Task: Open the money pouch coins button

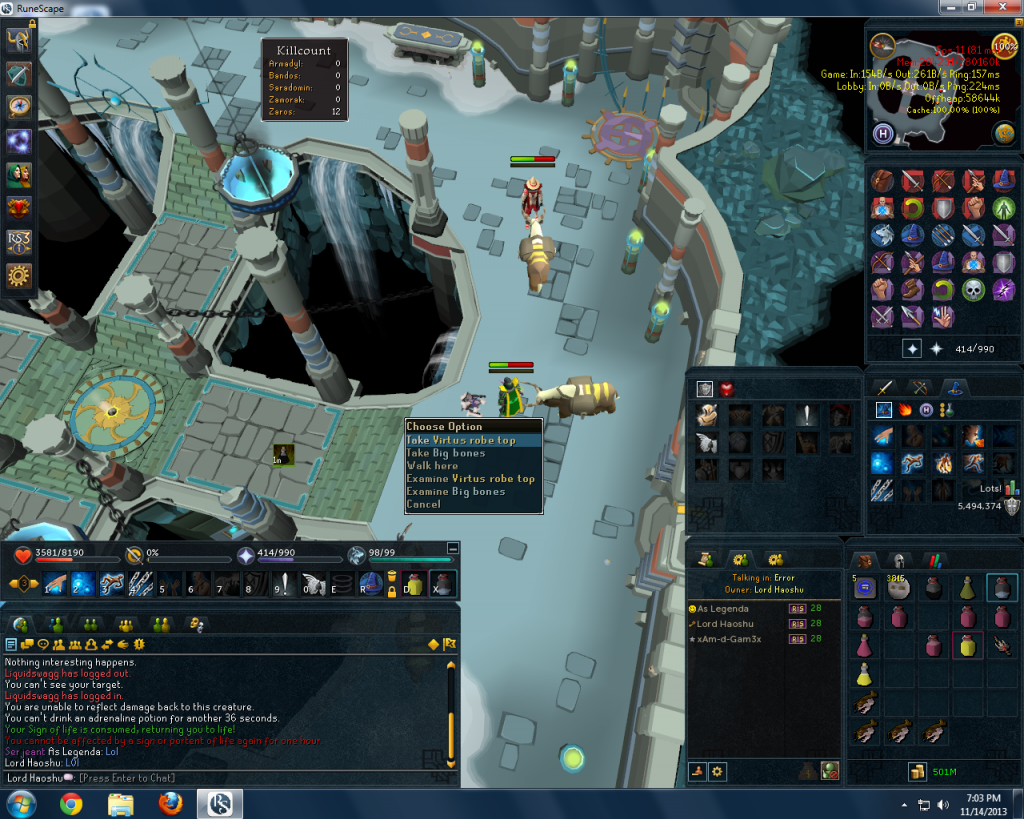Action: 916,771
